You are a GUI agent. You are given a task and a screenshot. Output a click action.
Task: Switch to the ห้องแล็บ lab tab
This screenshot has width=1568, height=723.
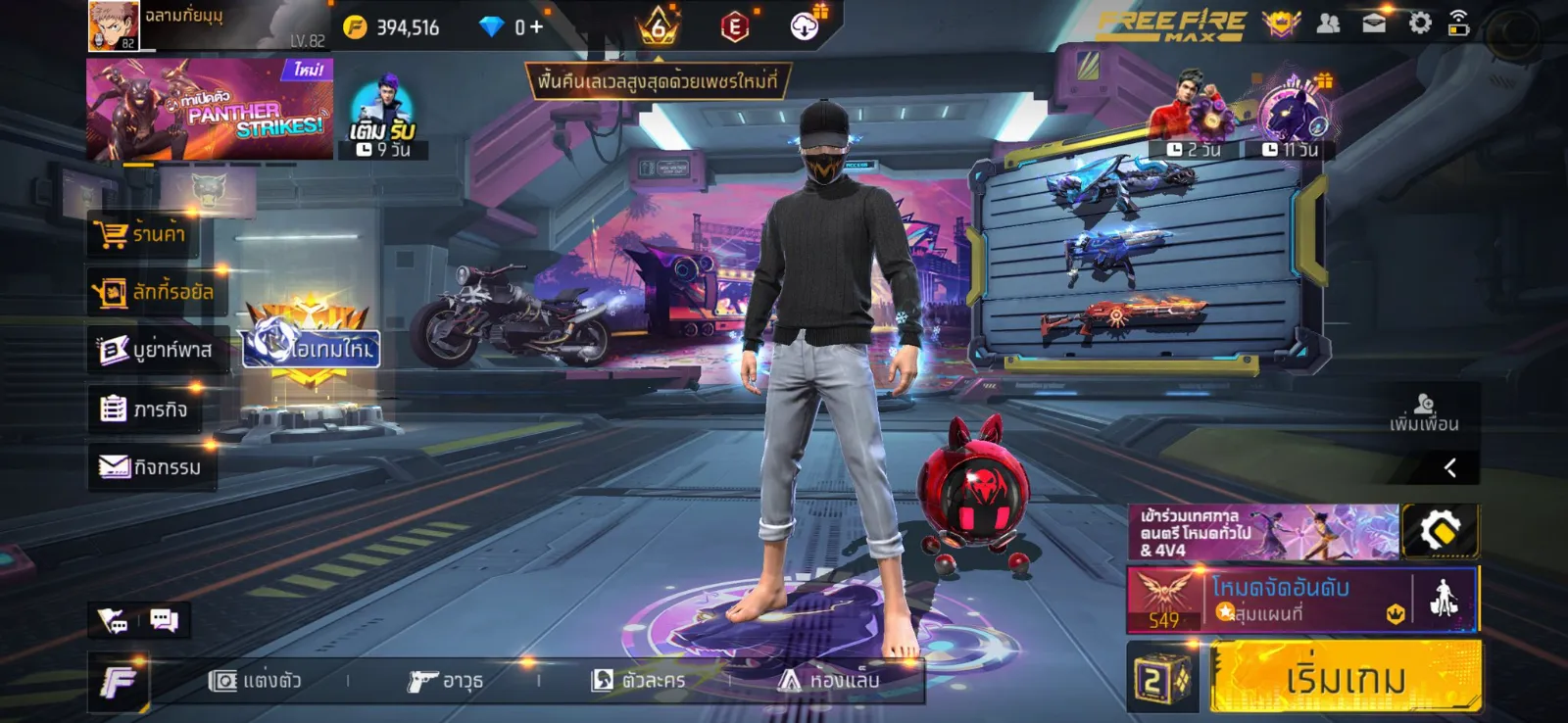click(x=829, y=680)
